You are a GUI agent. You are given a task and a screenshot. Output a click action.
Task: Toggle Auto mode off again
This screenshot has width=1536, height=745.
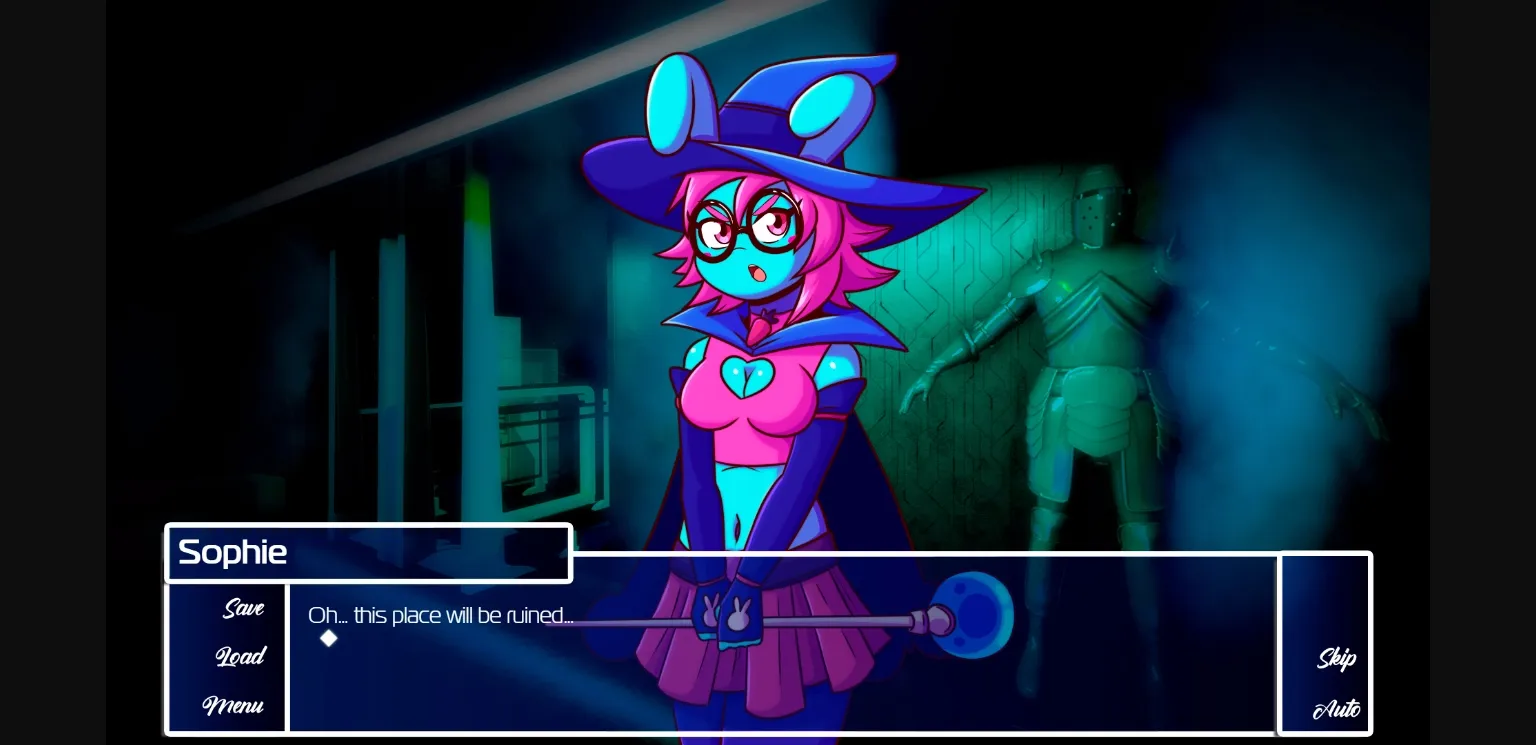(1336, 709)
